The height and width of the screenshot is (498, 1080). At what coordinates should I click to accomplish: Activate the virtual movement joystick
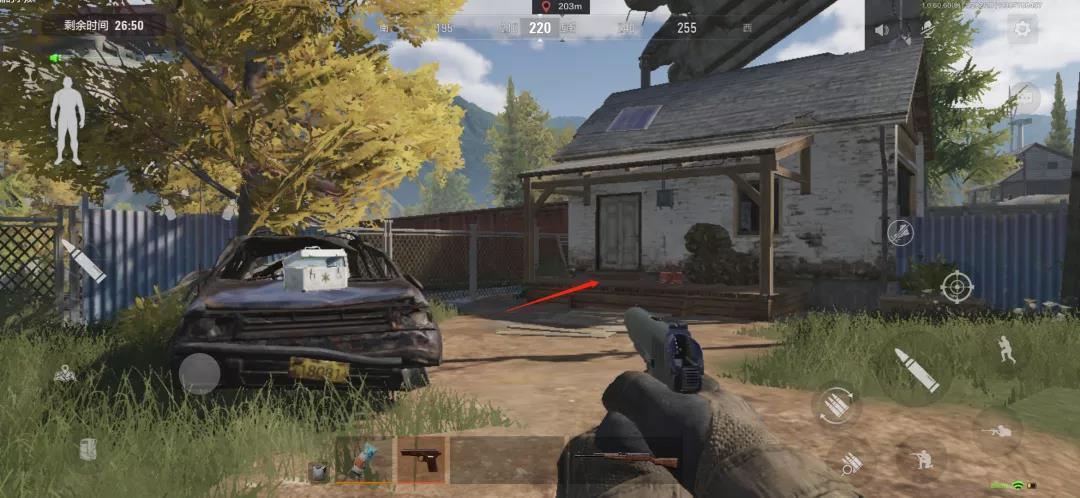click(x=199, y=373)
